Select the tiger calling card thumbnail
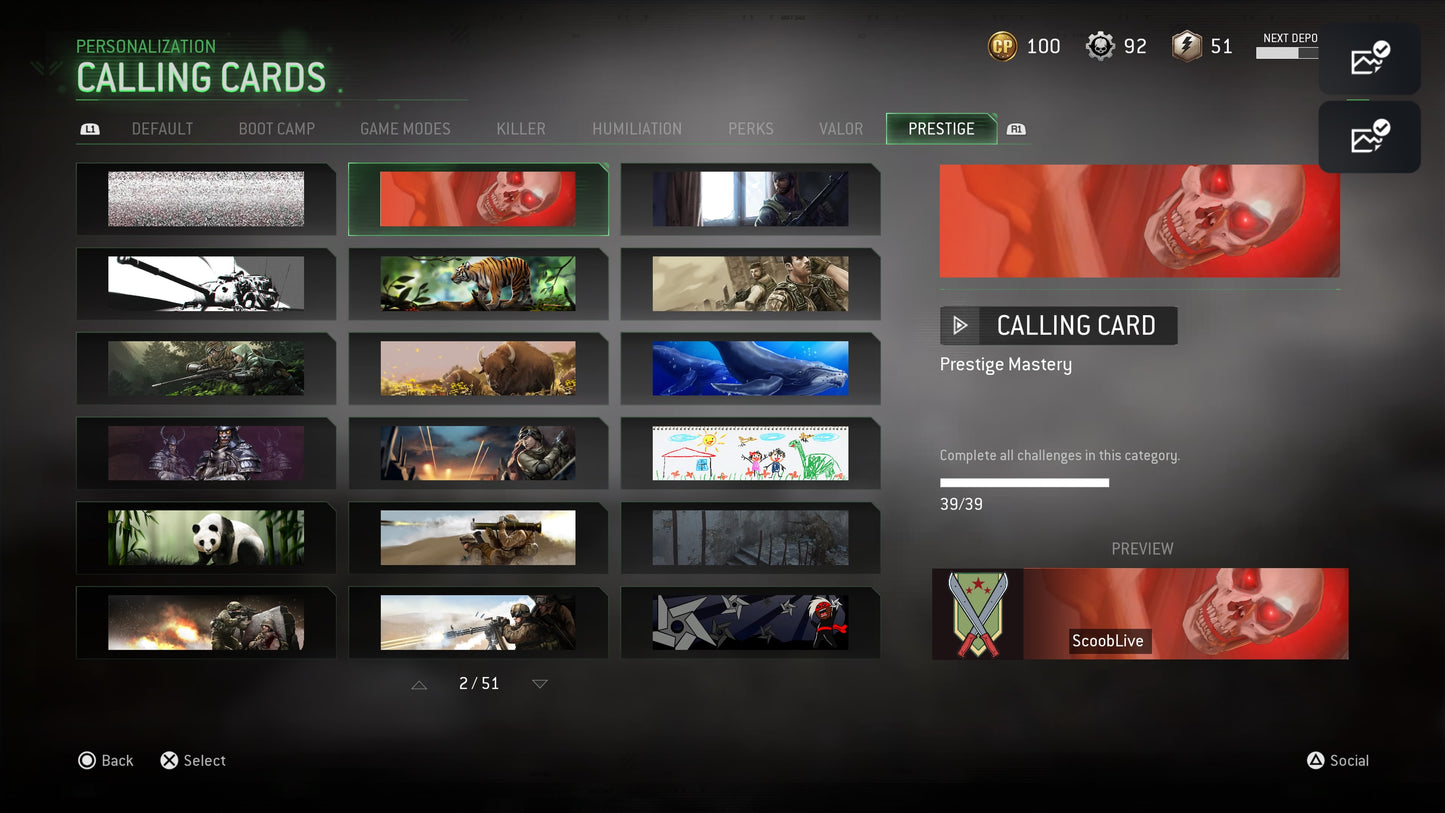The image size is (1445, 813). coord(478,283)
